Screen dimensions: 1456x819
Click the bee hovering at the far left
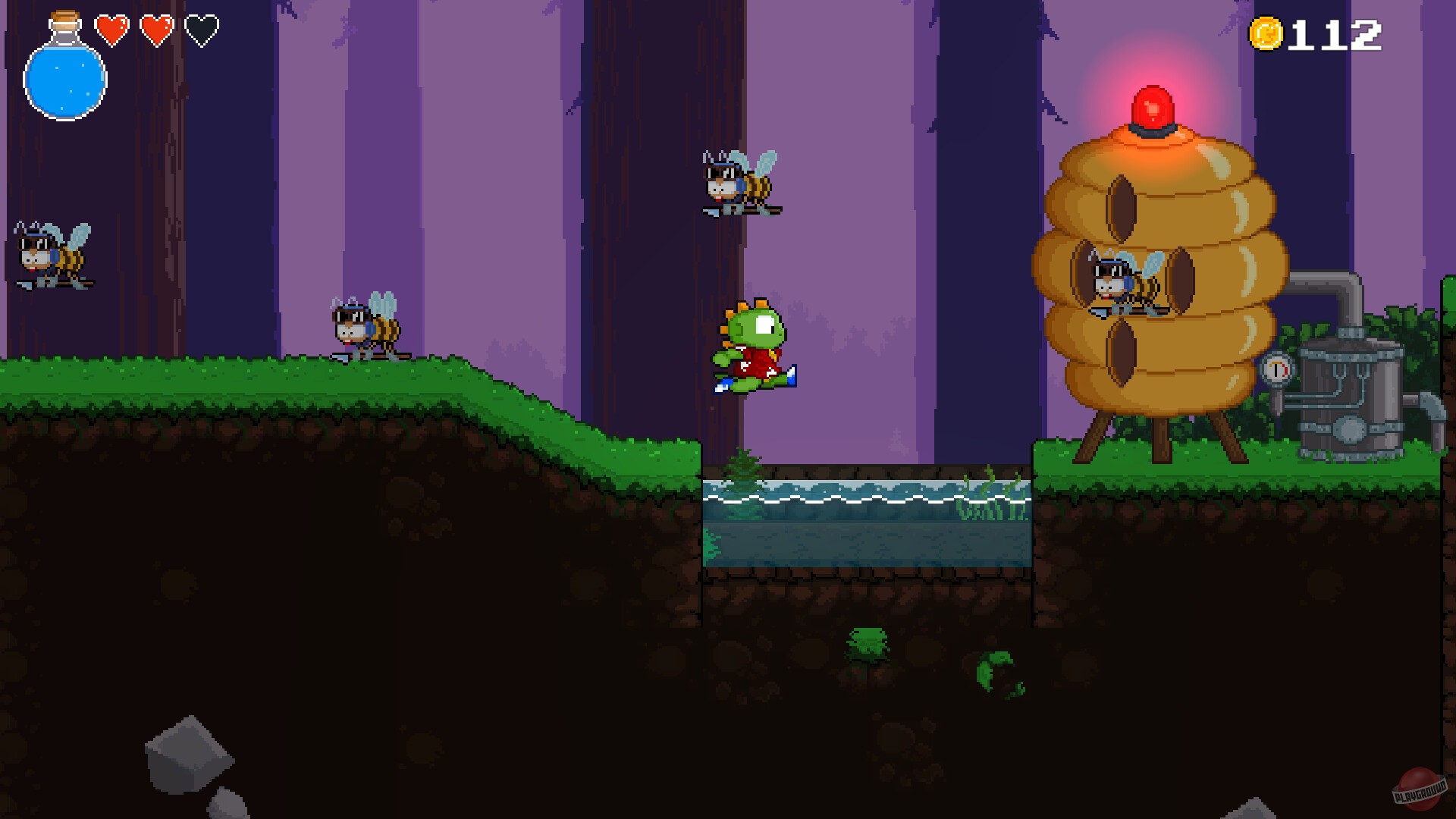click(x=49, y=254)
